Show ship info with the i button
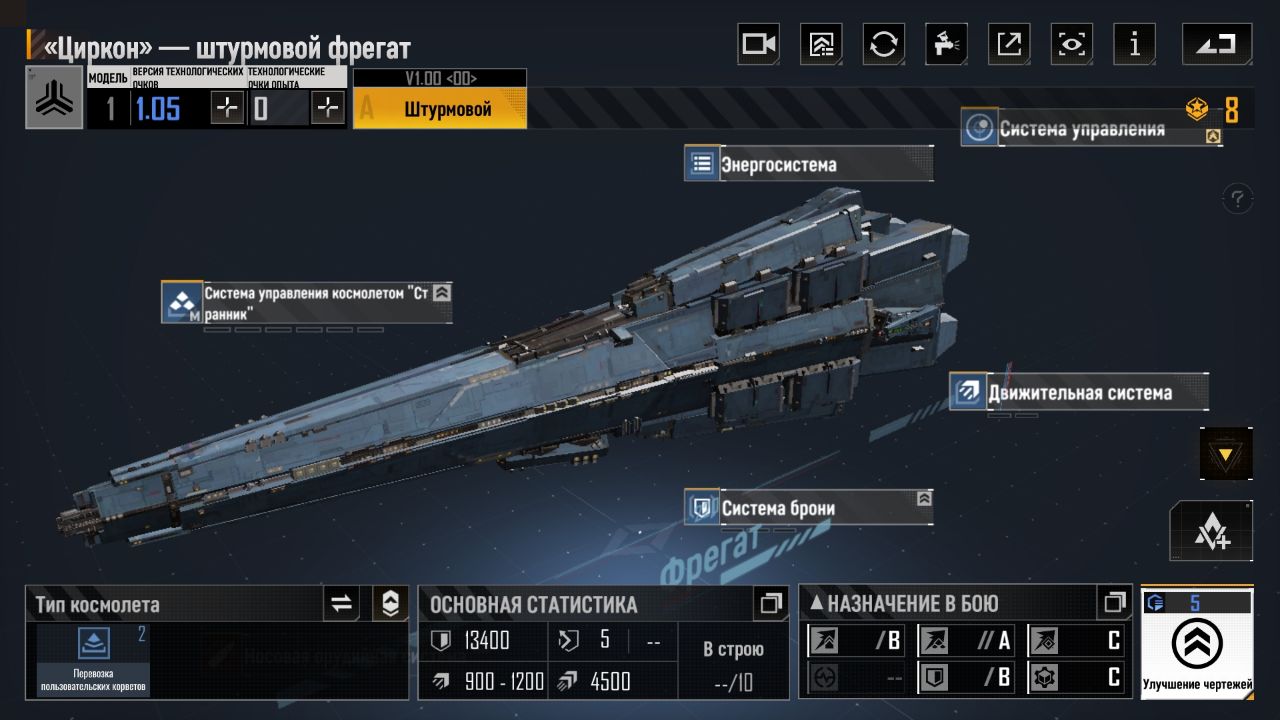 (1134, 44)
